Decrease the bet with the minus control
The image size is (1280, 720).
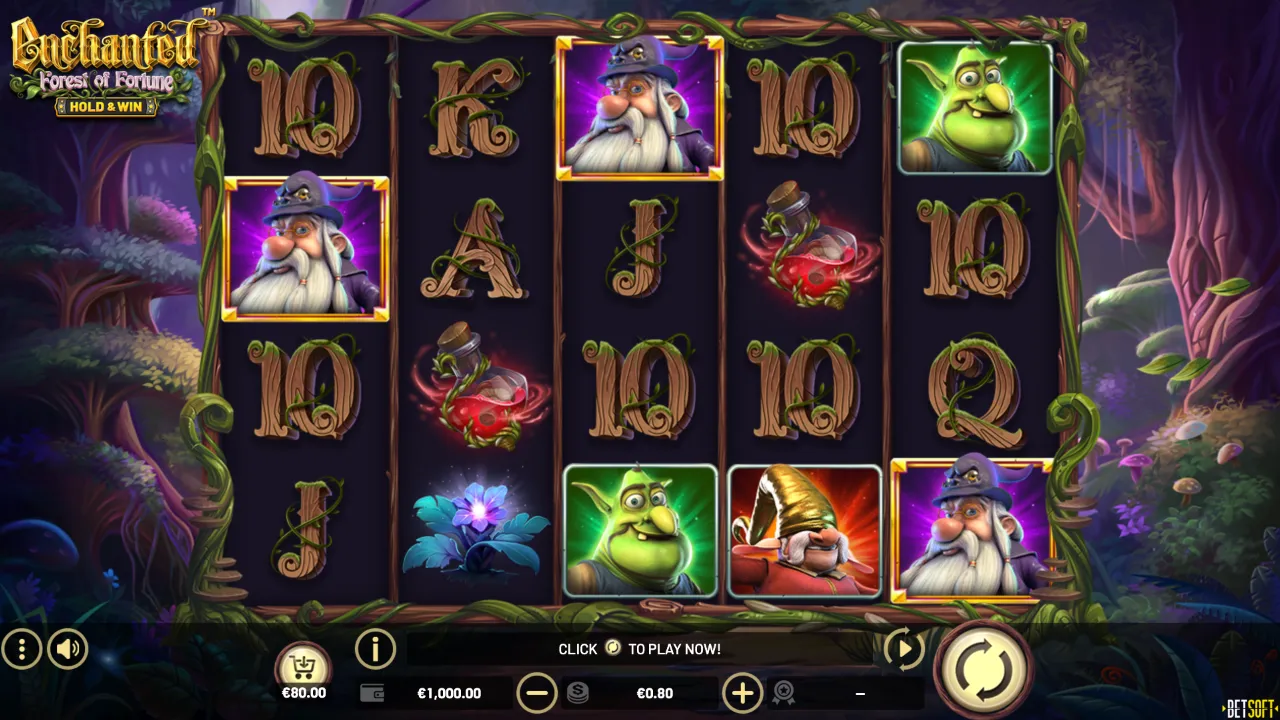[538, 693]
